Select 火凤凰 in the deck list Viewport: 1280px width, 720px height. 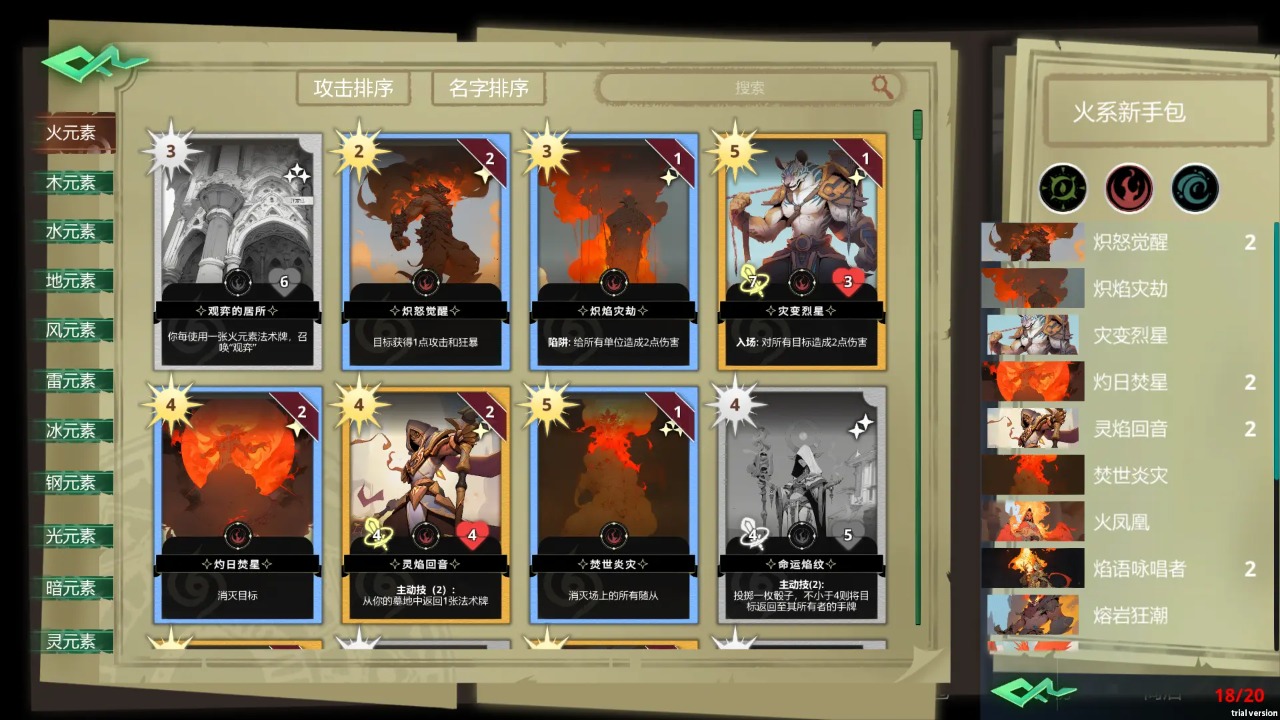pos(1120,523)
